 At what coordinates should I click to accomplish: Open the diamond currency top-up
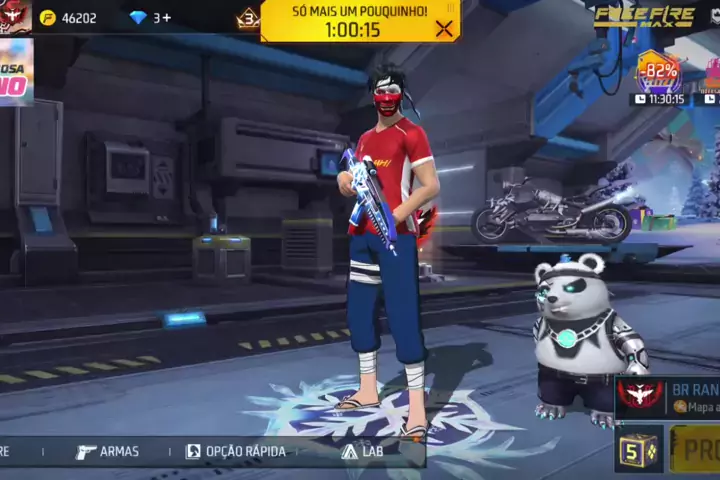click(151, 18)
